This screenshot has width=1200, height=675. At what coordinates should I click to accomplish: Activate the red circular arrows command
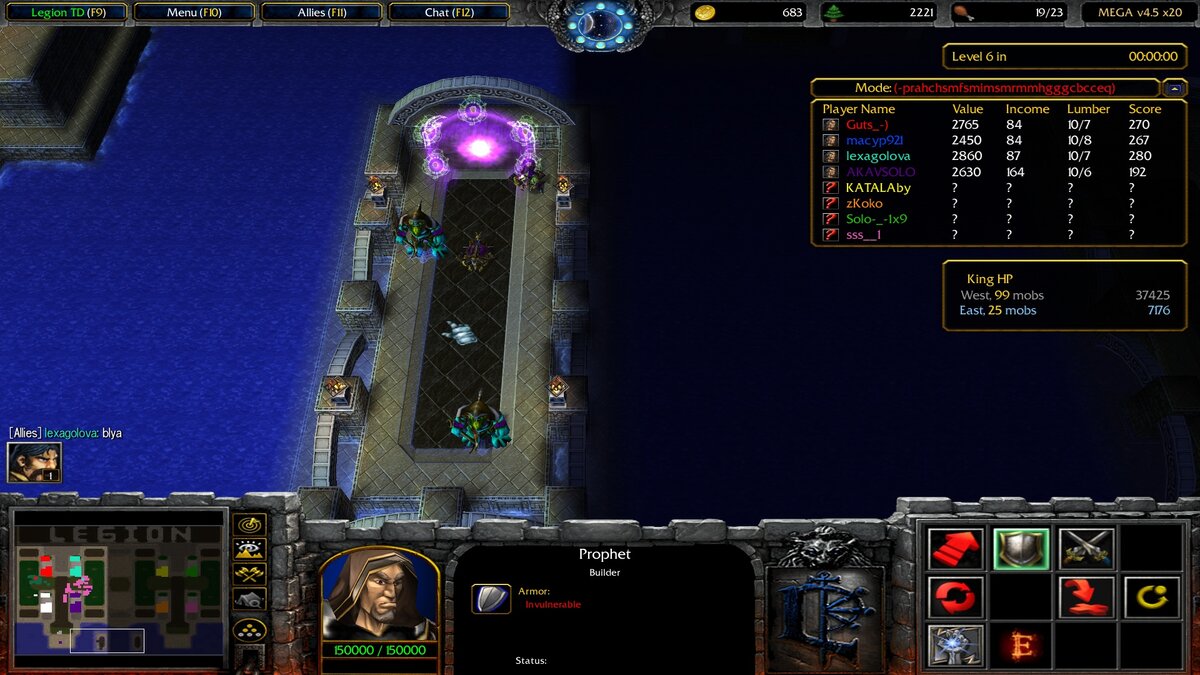click(x=956, y=597)
